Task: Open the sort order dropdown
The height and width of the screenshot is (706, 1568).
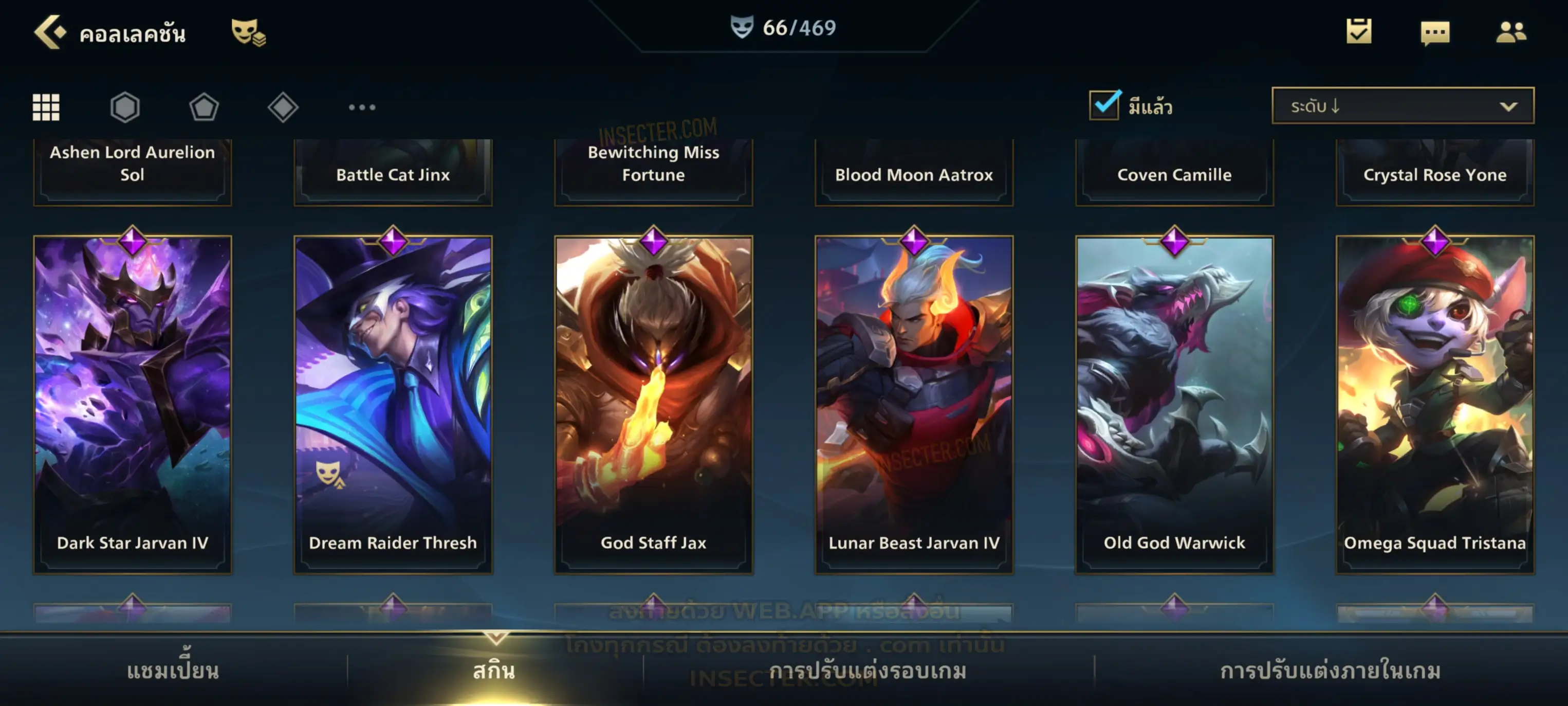Action: 1402,106
